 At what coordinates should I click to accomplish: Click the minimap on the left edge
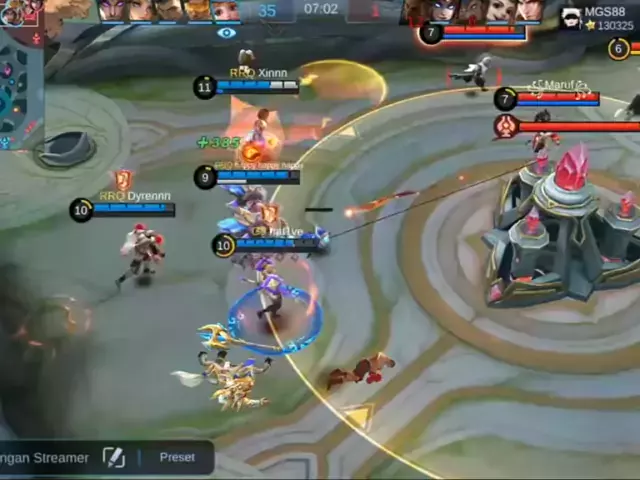point(20,85)
